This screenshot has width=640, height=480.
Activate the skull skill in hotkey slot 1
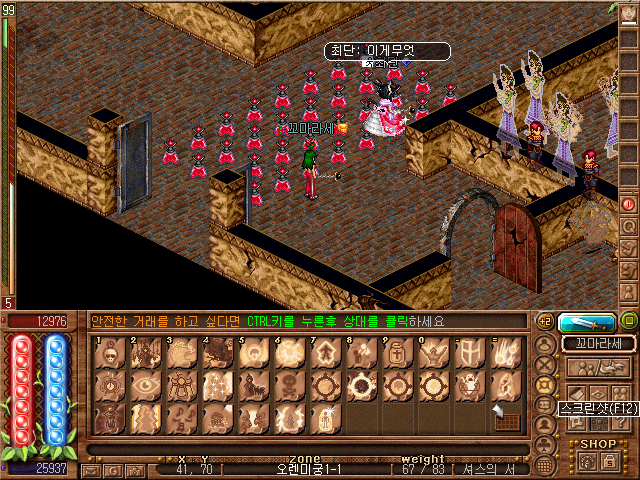(111, 352)
